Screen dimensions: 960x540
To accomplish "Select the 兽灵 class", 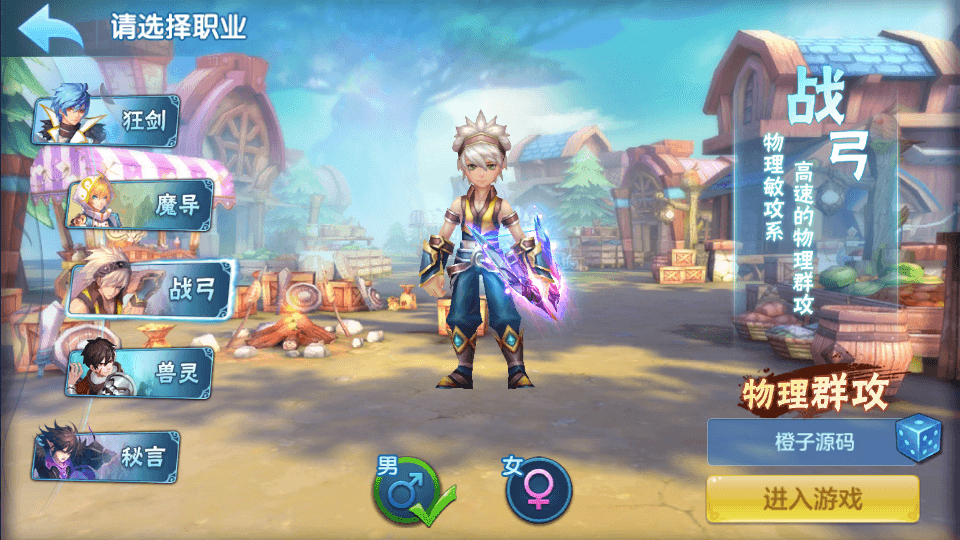I will pyautogui.click(x=142, y=372).
